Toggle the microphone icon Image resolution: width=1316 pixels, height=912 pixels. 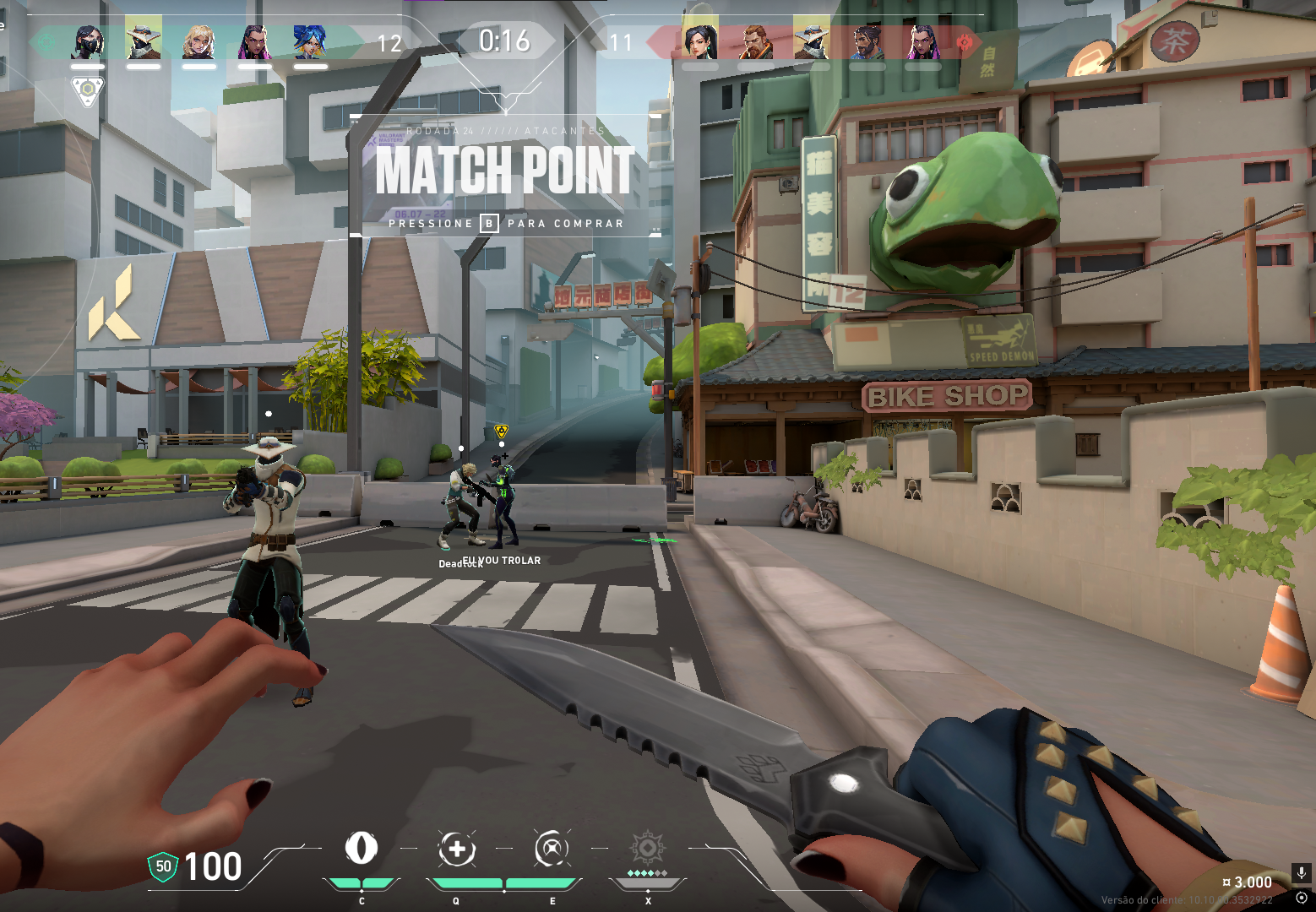tap(1301, 872)
